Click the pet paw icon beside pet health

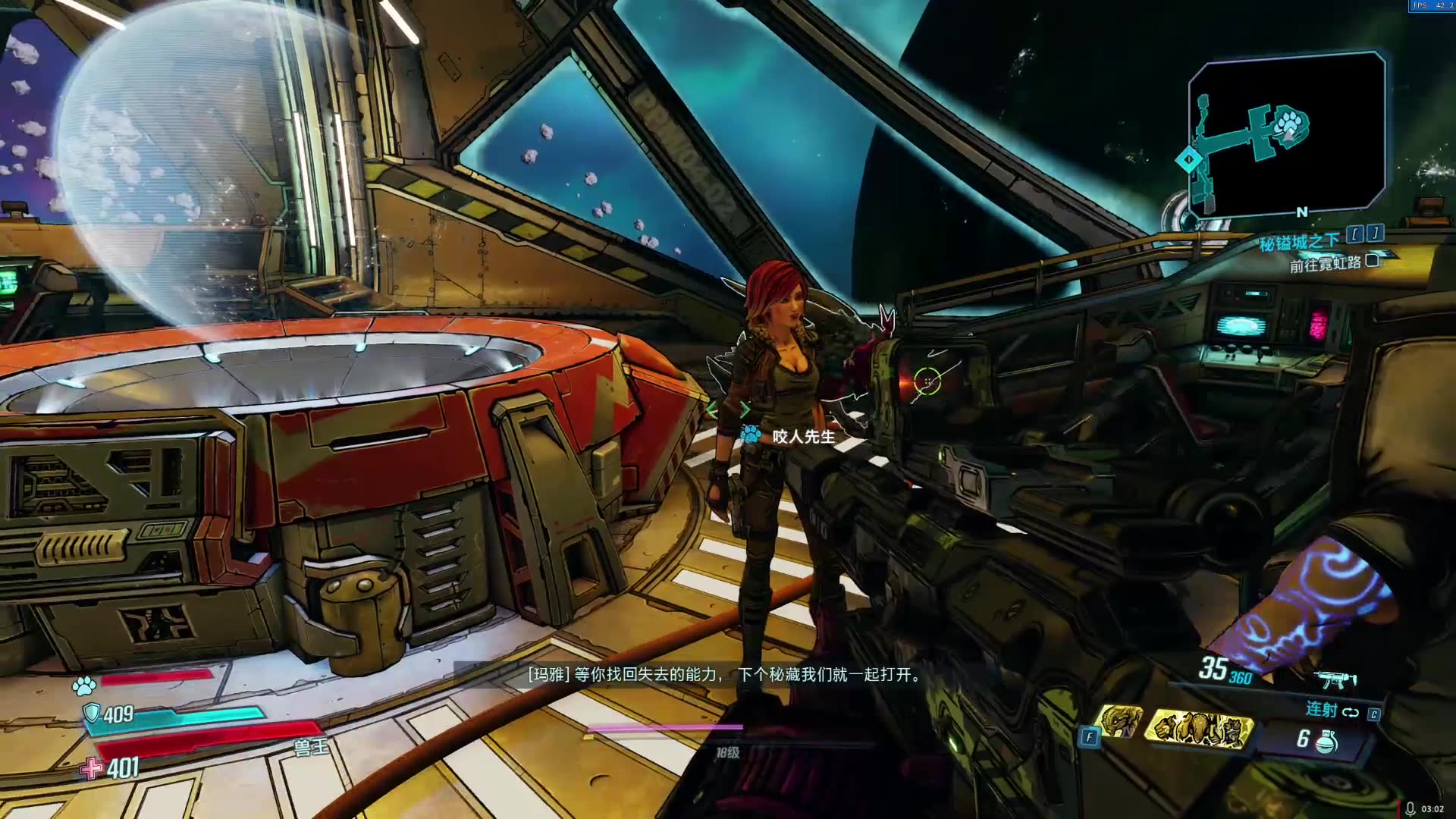pyautogui.click(x=84, y=686)
